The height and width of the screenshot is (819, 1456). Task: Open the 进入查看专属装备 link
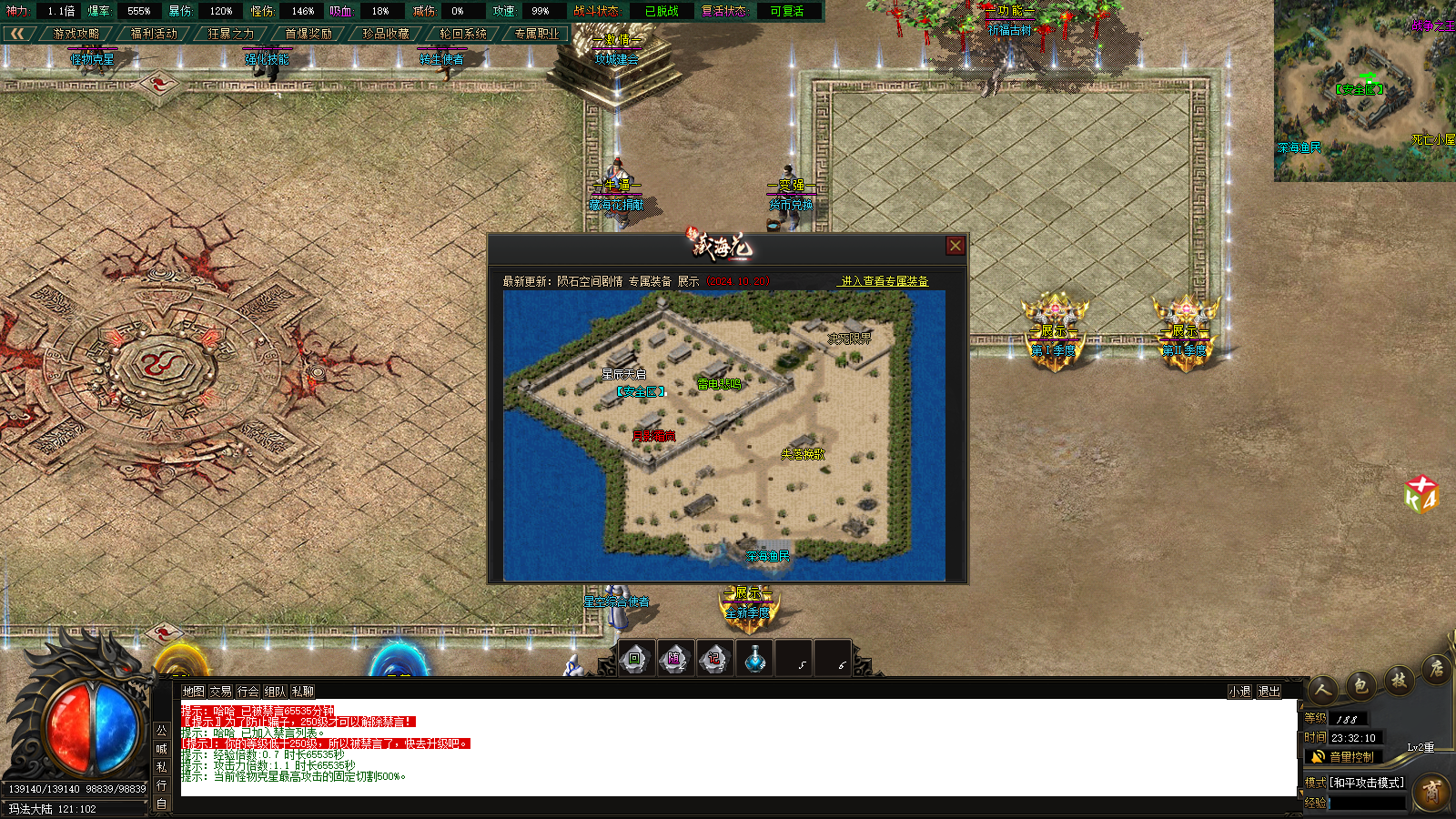885,281
